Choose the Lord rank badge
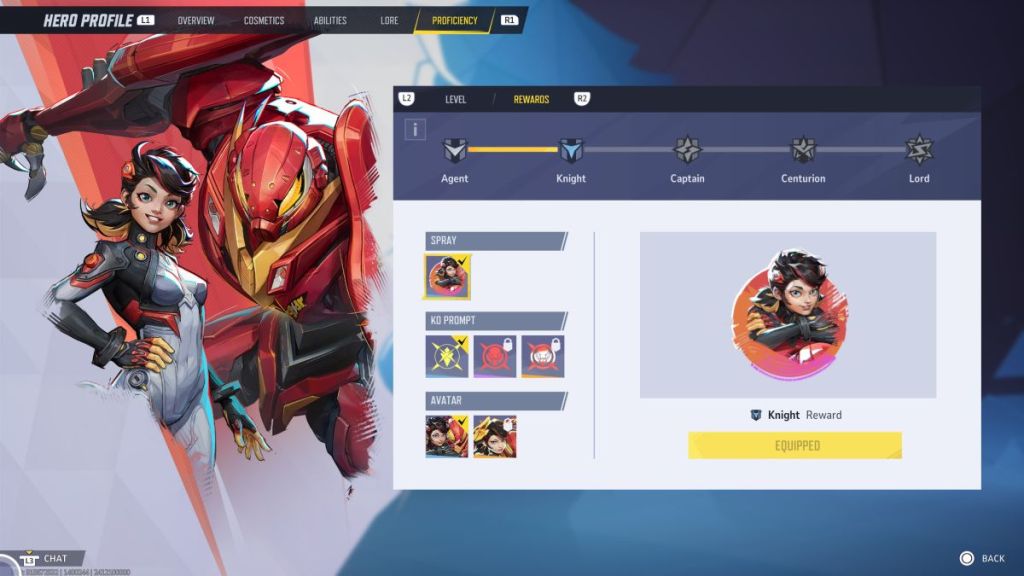 click(919, 151)
